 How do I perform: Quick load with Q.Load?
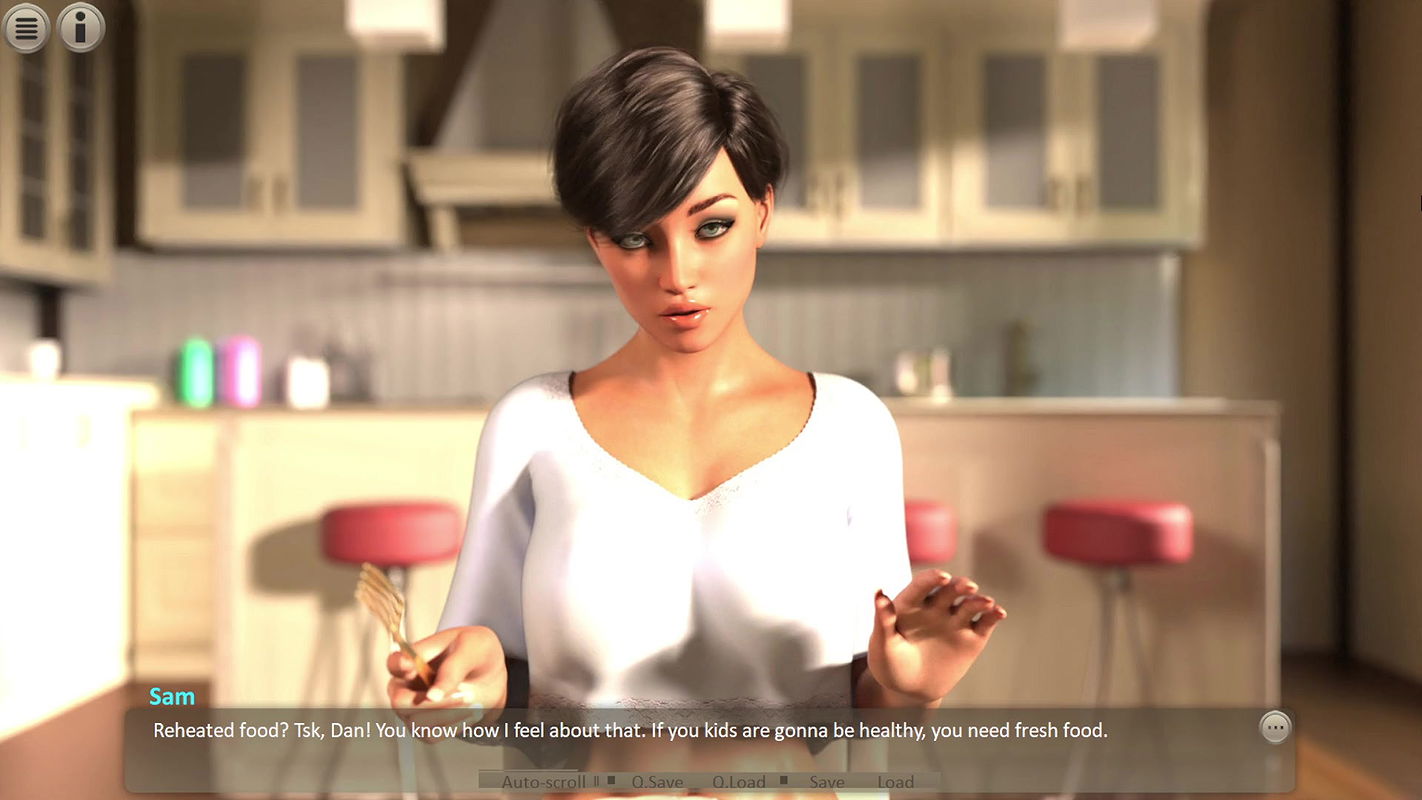click(739, 782)
